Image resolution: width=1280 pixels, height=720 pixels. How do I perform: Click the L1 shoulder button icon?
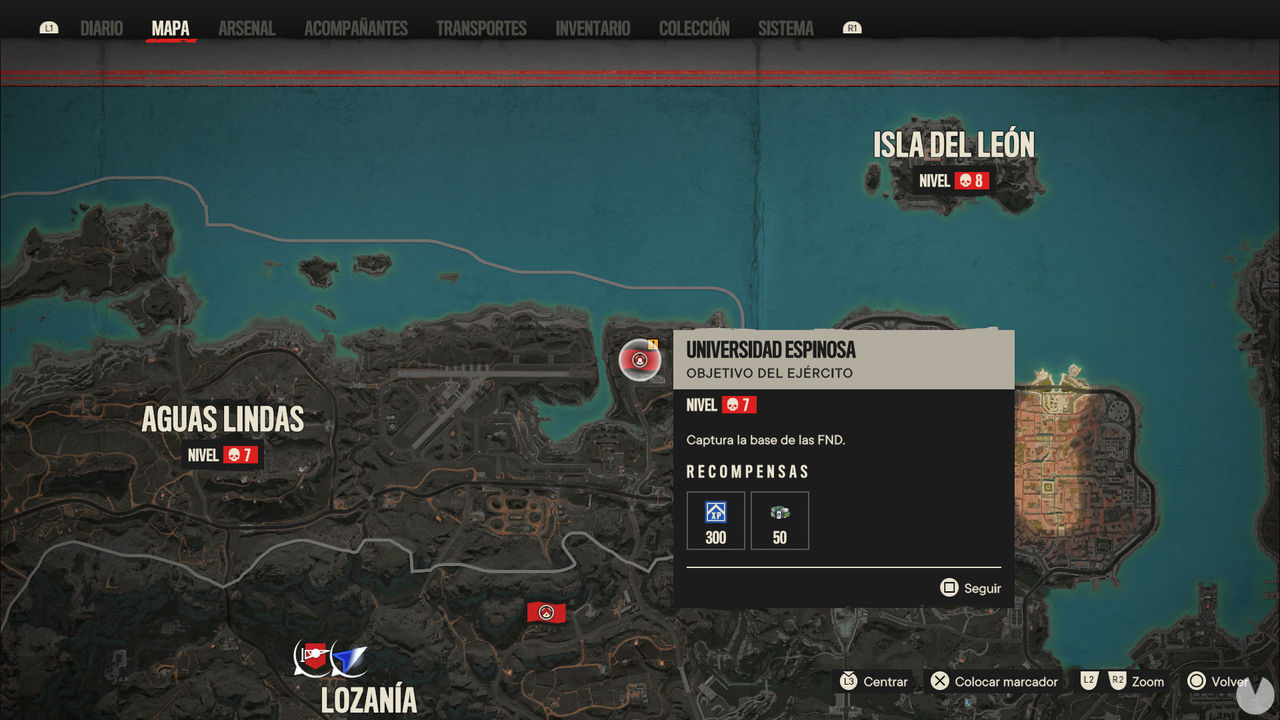[x=48, y=28]
